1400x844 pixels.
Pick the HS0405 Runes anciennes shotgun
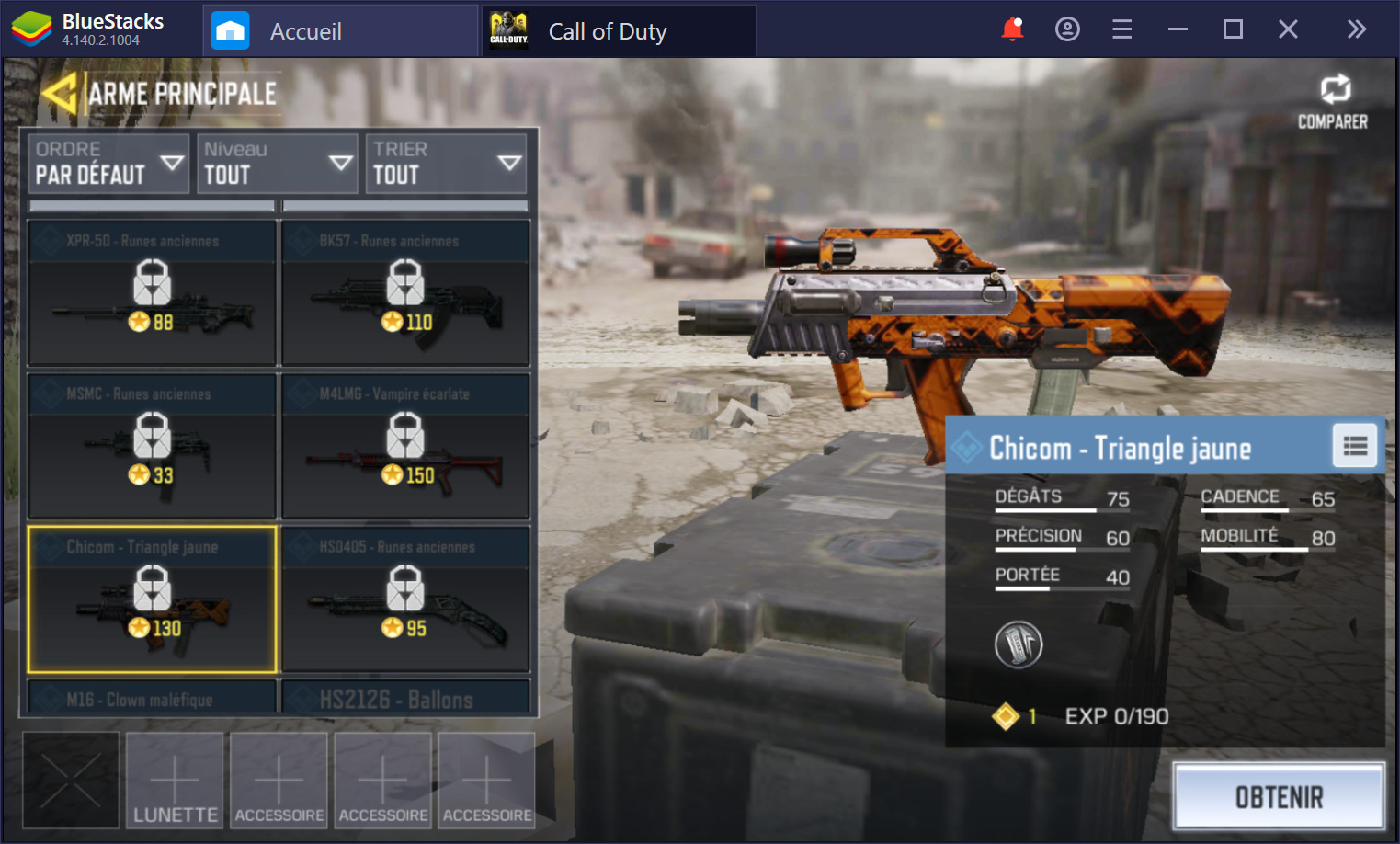coord(405,599)
